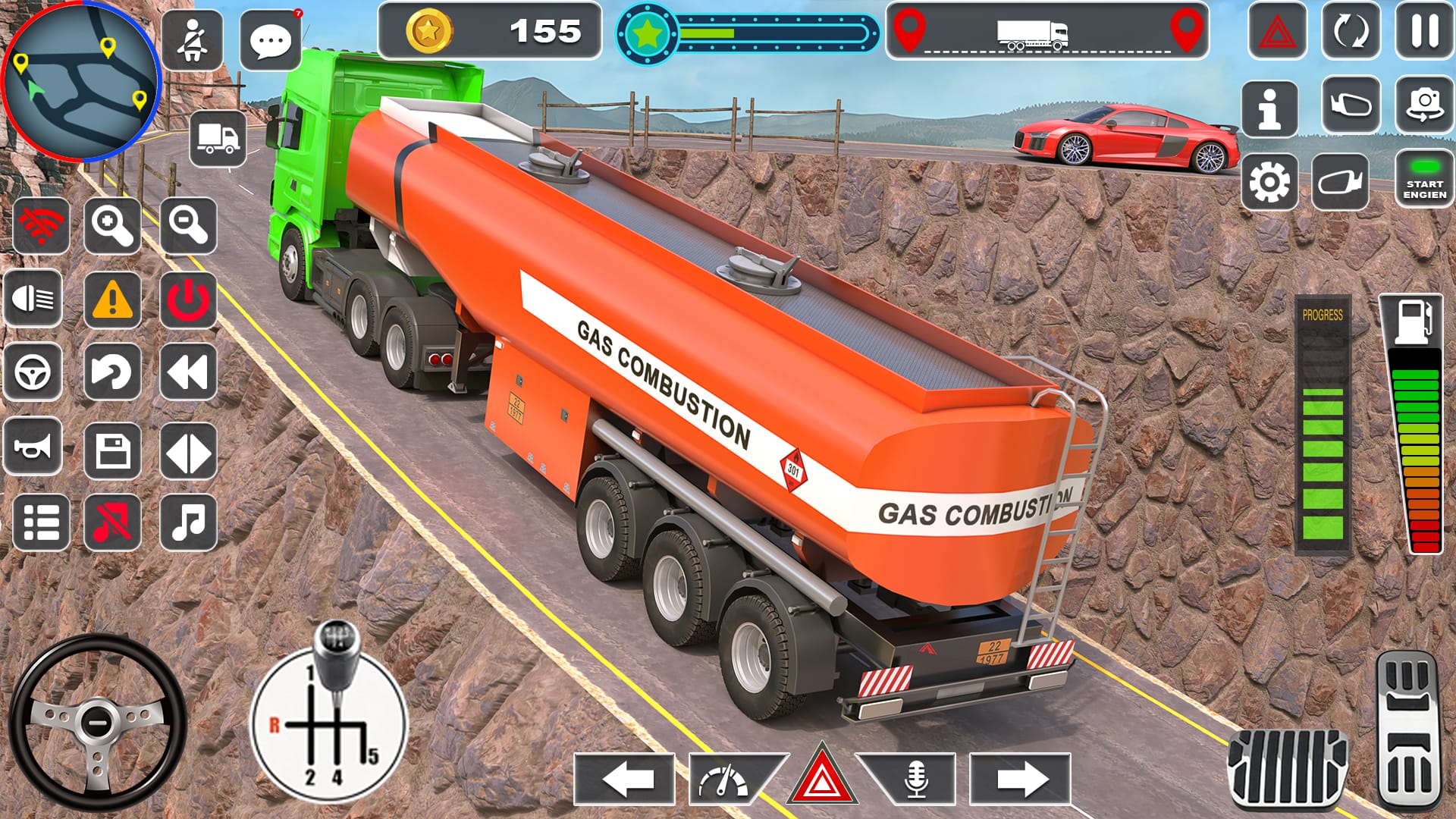Pause the game
The width and height of the screenshot is (1456, 819).
(x=1424, y=30)
